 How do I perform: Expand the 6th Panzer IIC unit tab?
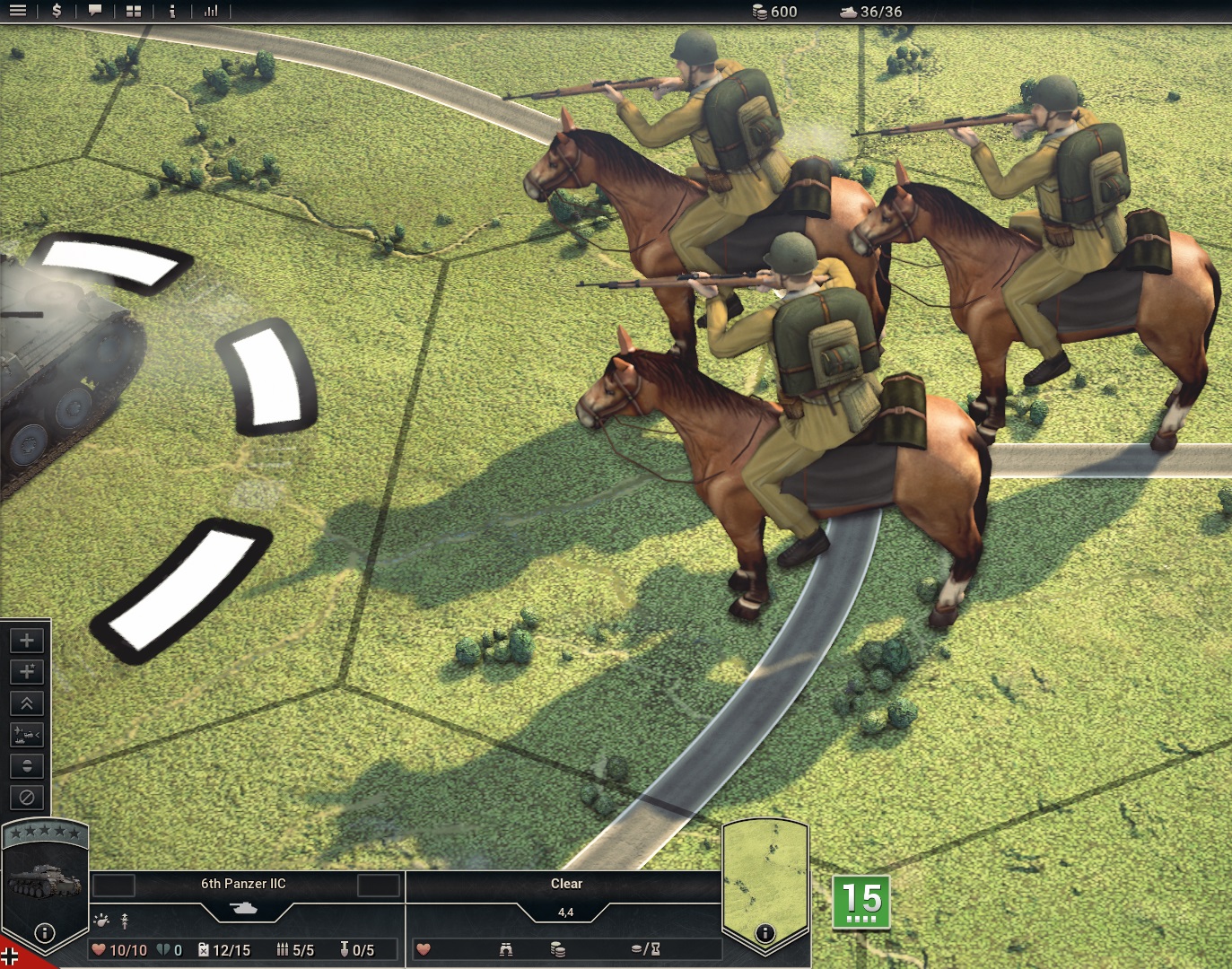pyautogui.click(x=244, y=884)
